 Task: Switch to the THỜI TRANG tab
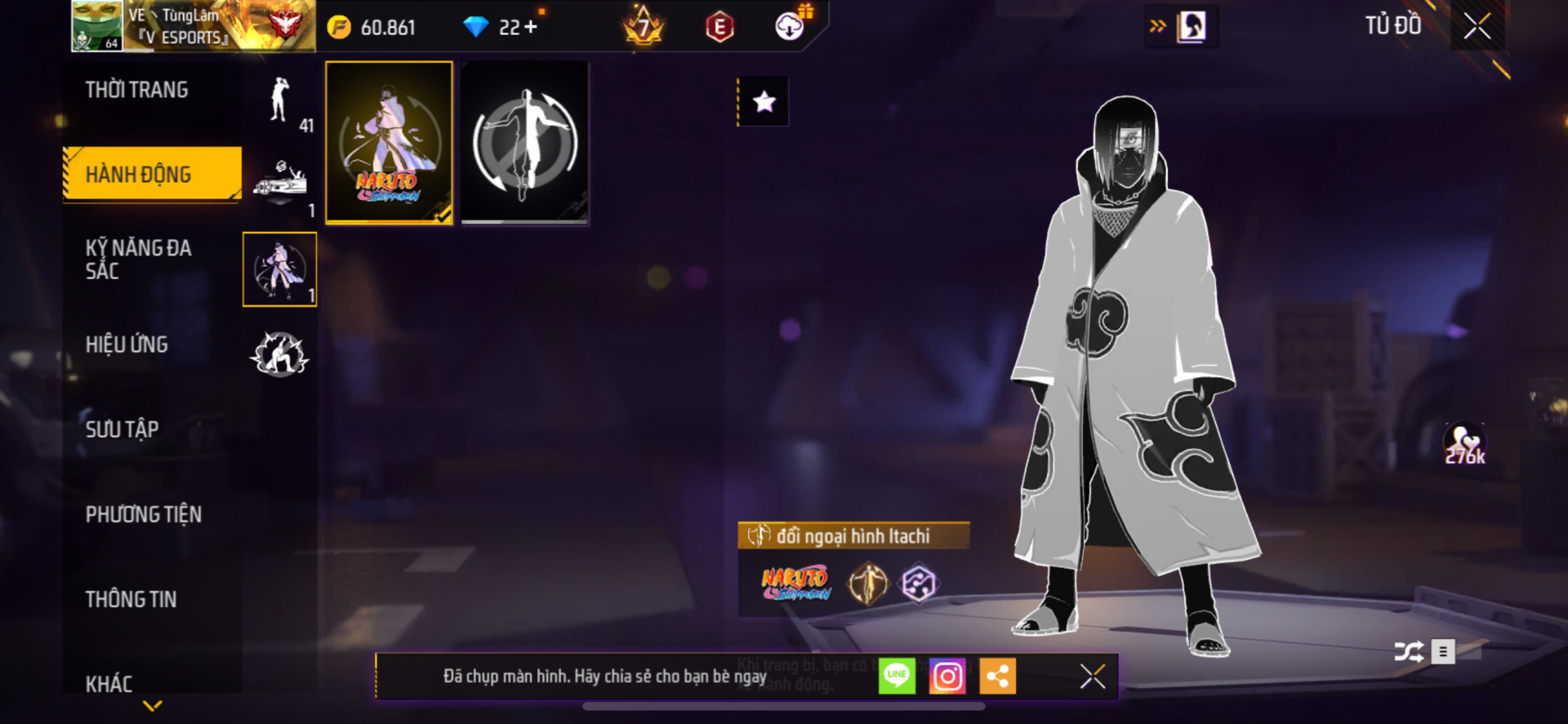(x=137, y=90)
